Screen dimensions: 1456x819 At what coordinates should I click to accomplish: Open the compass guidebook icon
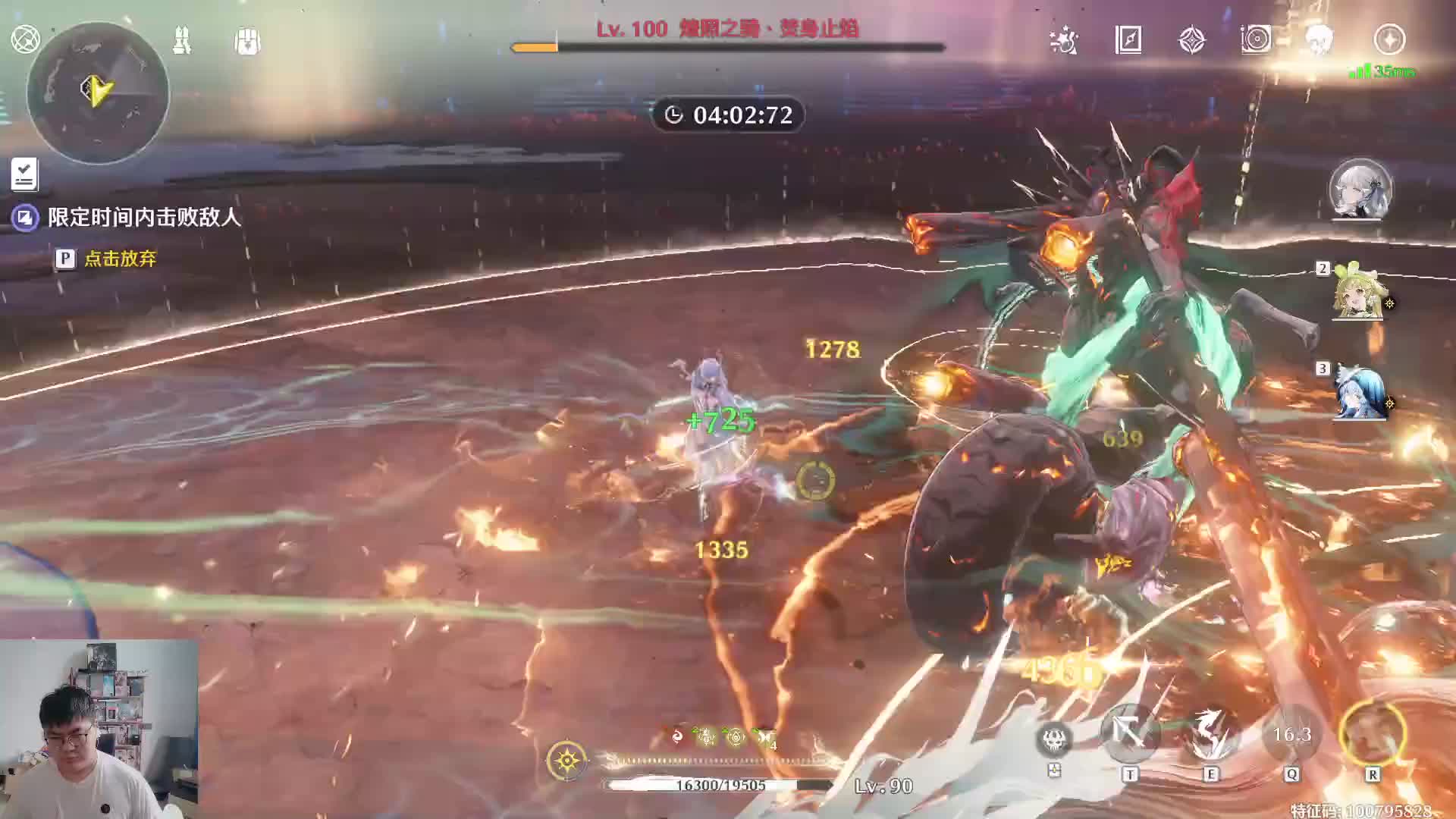tap(1128, 39)
